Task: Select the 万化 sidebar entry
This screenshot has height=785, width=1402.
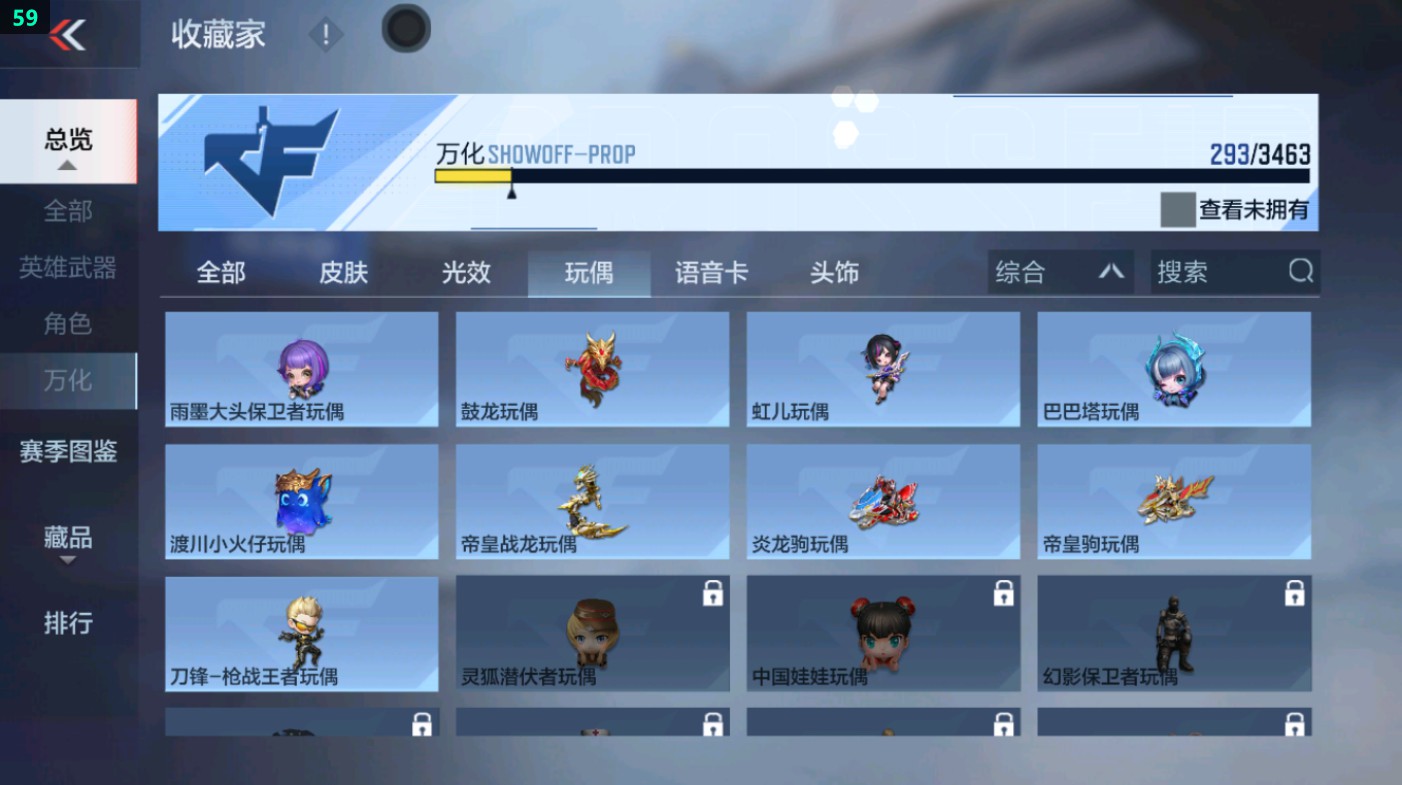Action: pyautogui.click(x=66, y=381)
